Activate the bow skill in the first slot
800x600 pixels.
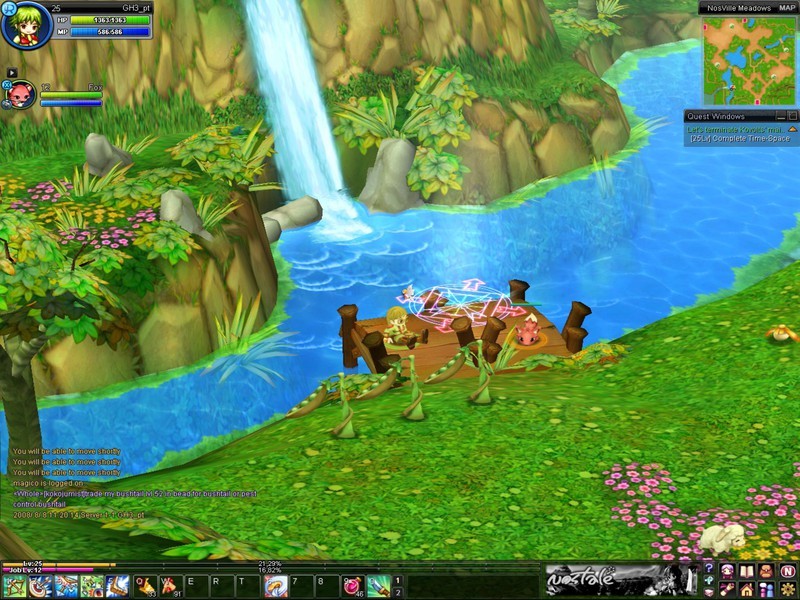click(x=15, y=587)
